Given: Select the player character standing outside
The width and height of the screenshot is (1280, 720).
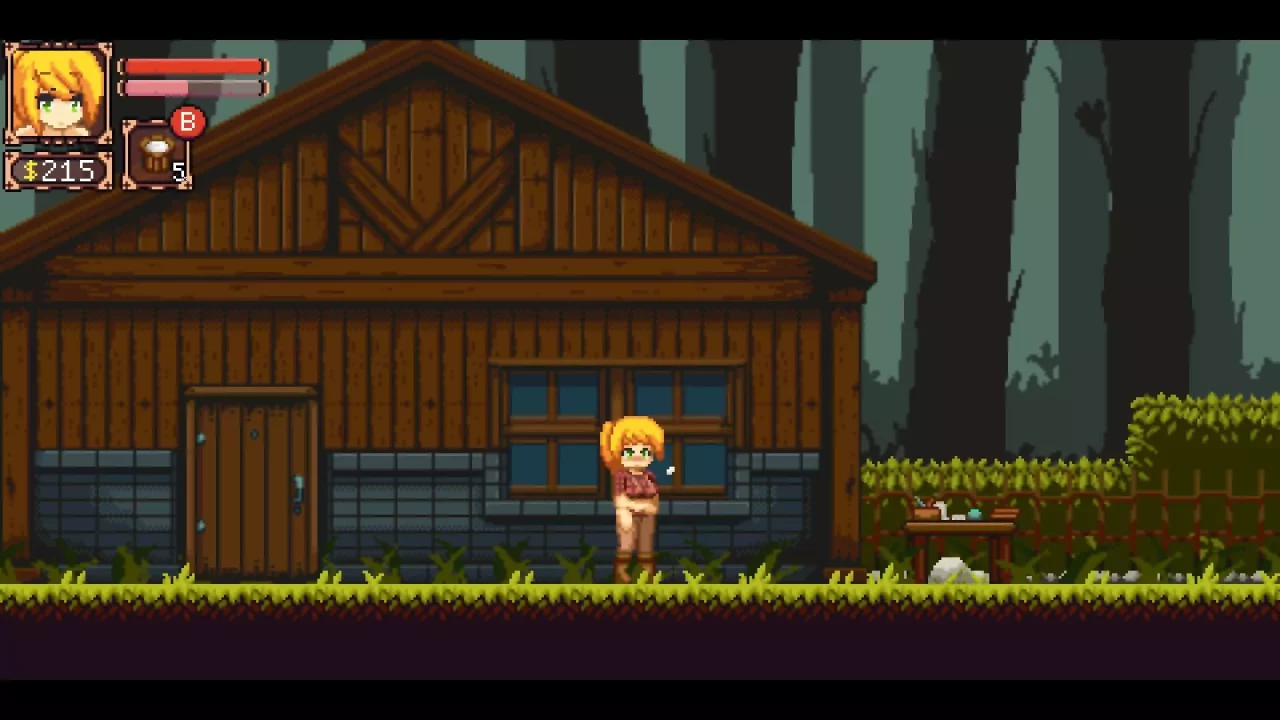Looking at the screenshot, I should click(635, 490).
